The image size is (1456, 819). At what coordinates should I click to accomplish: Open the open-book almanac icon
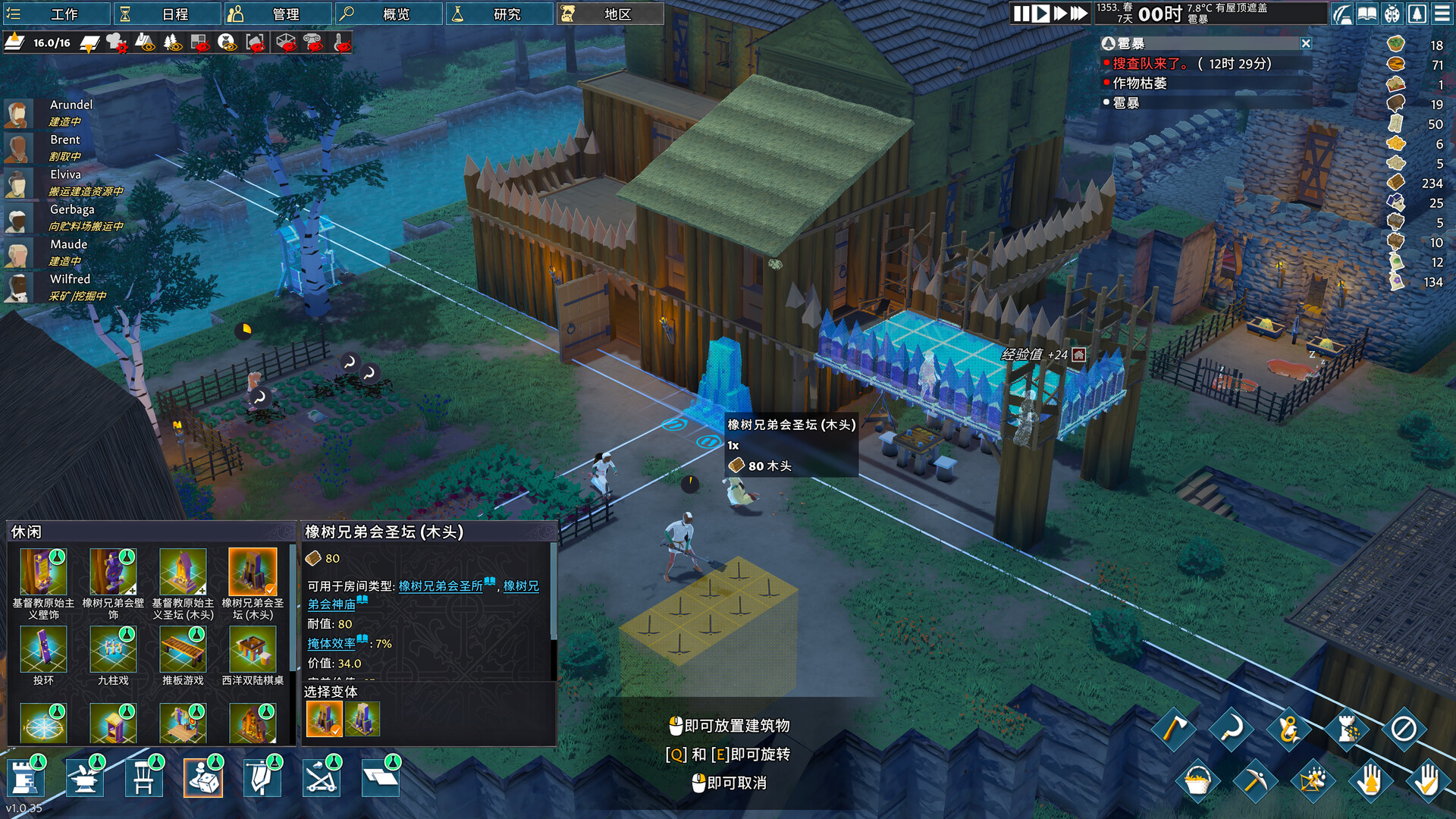pyautogui.click(x=1367, y=14)
